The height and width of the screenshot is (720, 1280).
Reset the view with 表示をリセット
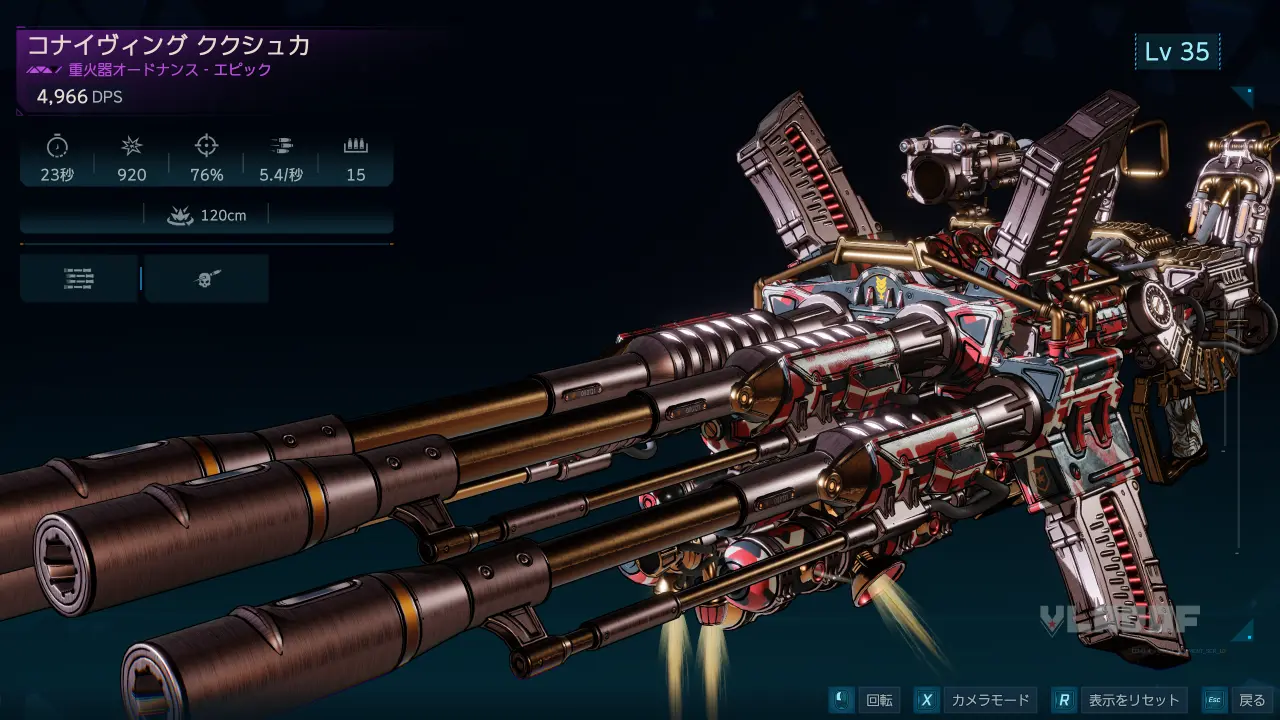[x=1133, y=700]
